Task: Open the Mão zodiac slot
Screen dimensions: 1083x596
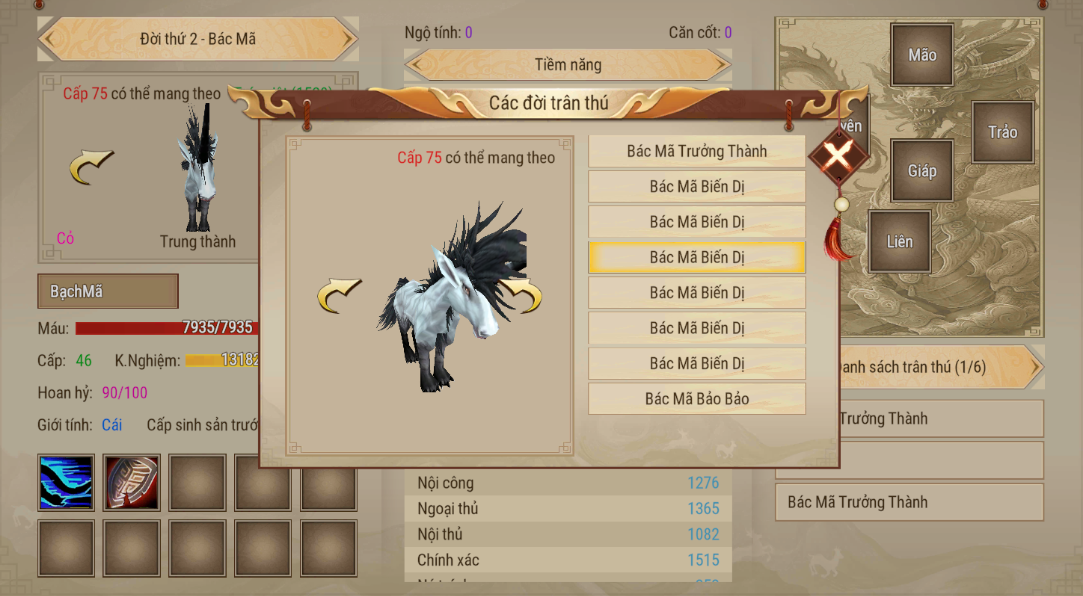Action: click(x=922, y=55)
